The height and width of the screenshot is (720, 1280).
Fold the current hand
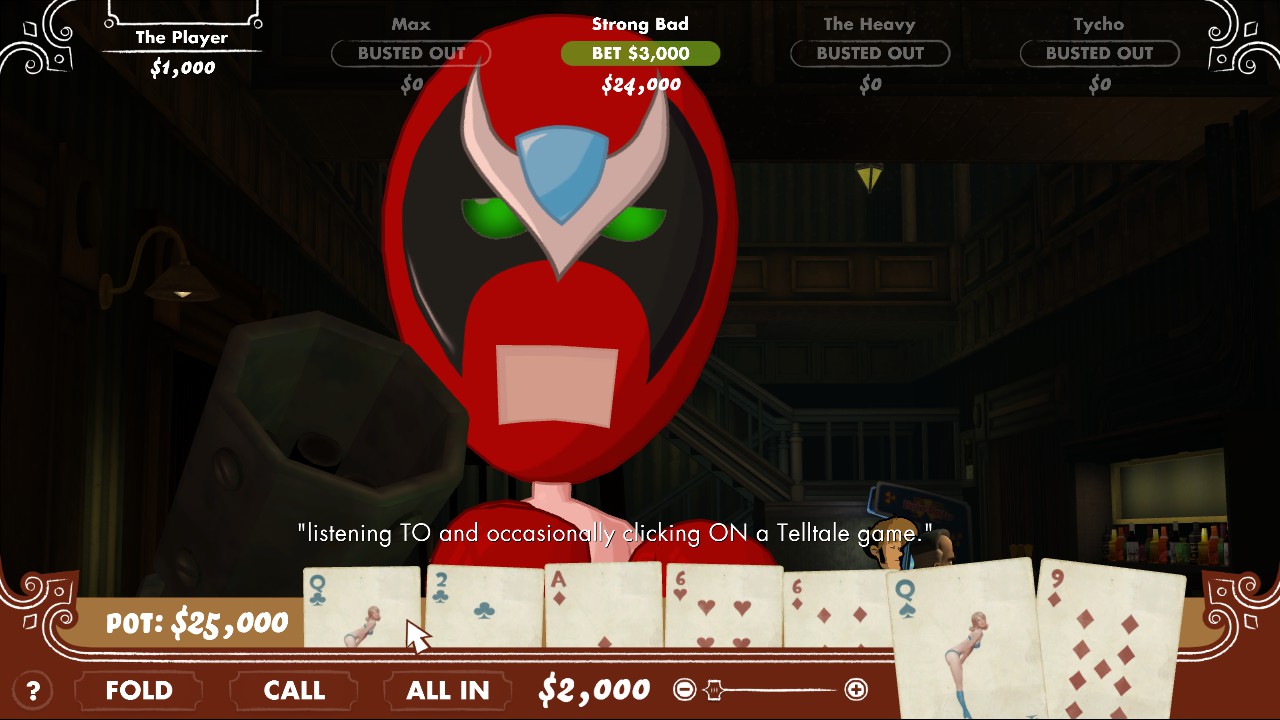[x=139, y=690]
